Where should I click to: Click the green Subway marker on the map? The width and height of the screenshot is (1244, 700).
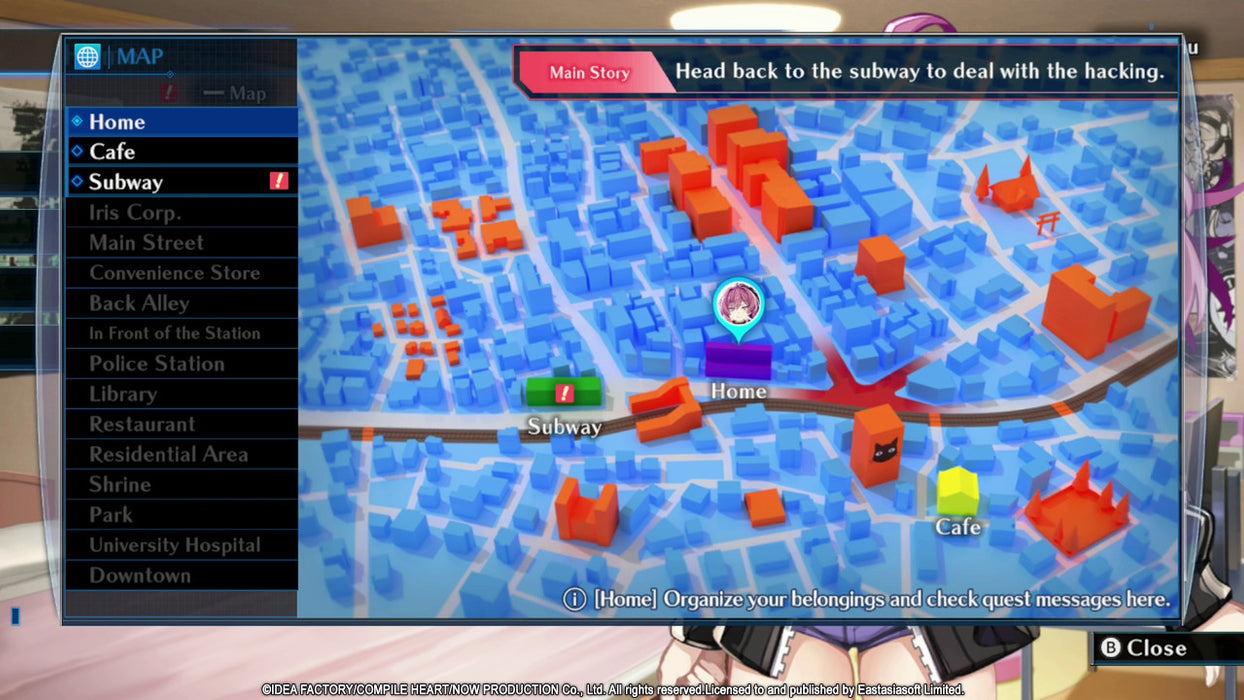564,392
